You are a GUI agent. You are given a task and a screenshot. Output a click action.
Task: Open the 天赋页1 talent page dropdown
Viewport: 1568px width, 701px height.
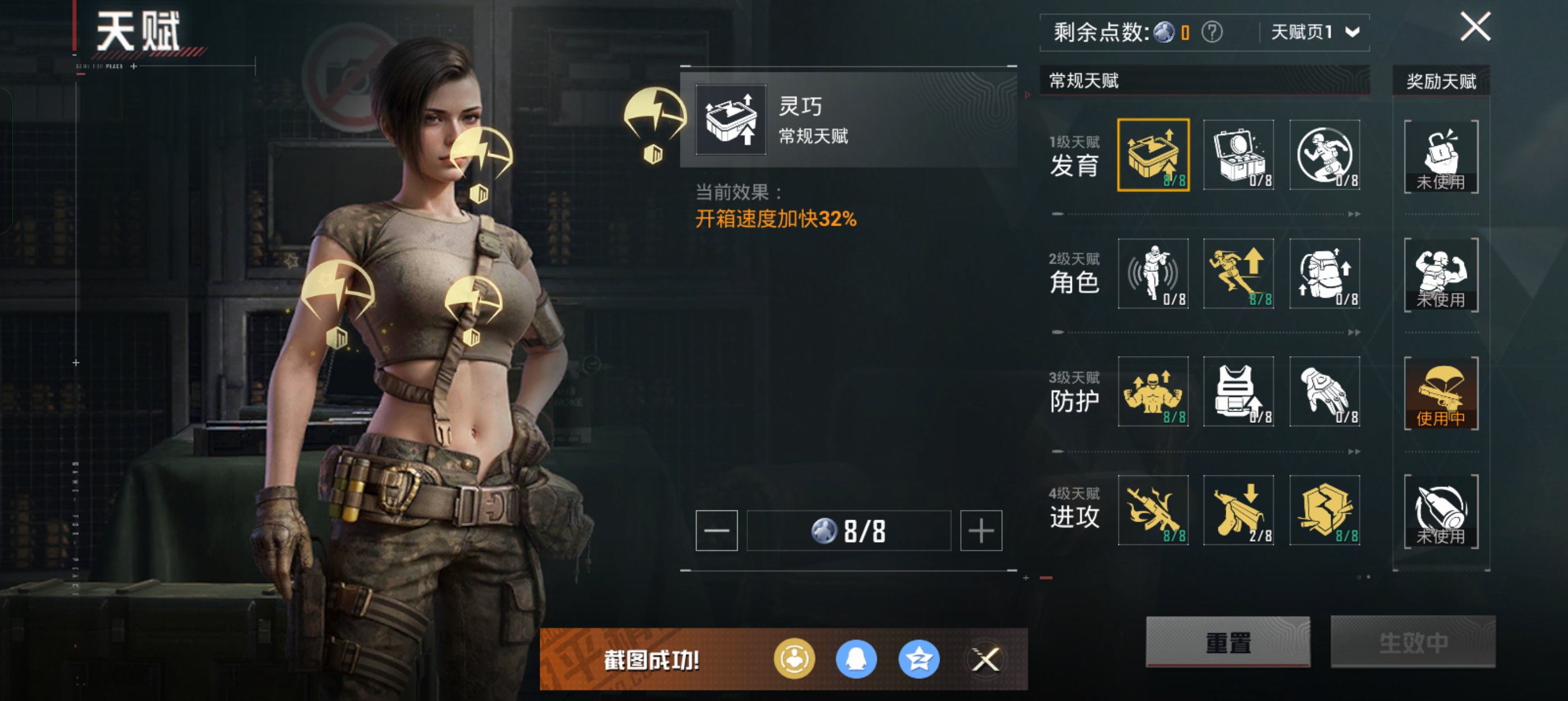pyautogui.click(x=1315, y=32)
